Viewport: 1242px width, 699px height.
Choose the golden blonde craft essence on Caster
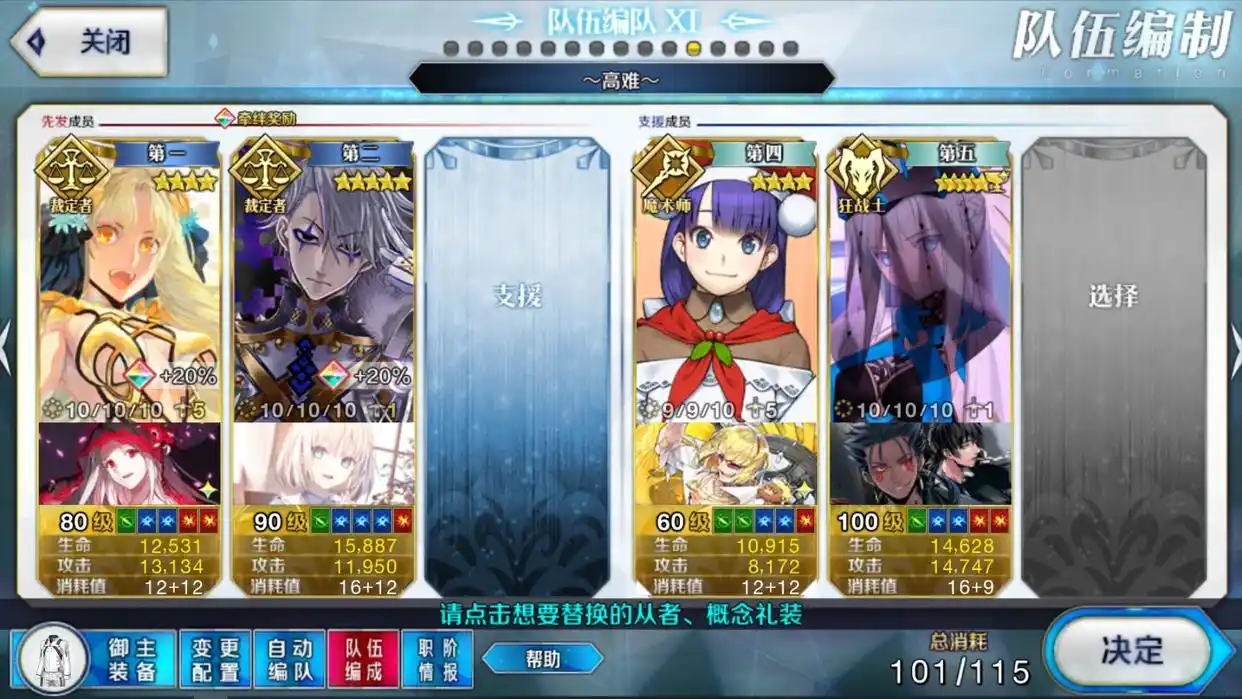click(726, 464)
